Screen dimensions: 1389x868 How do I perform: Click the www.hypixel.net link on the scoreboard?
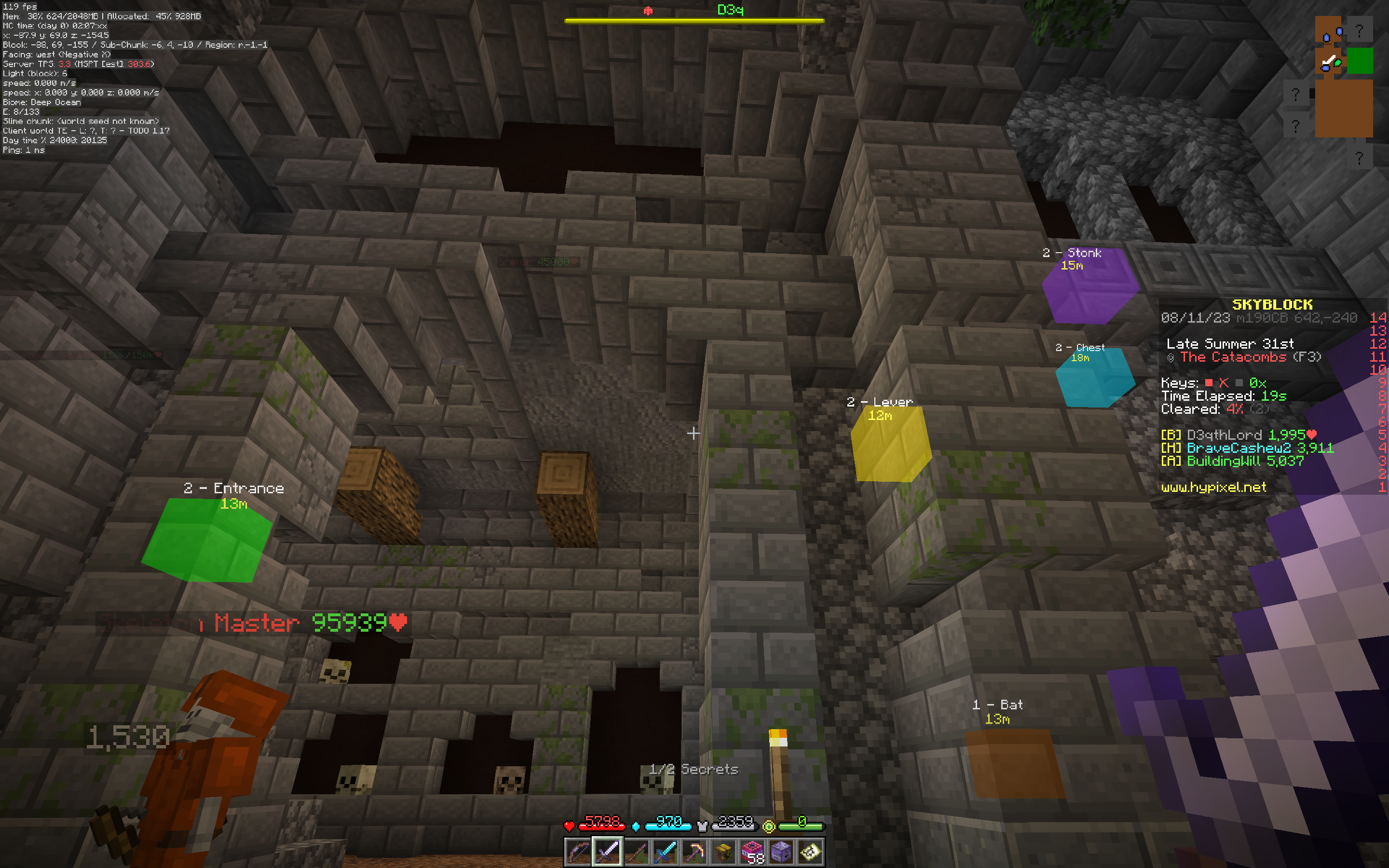(x=1214, y=487)
